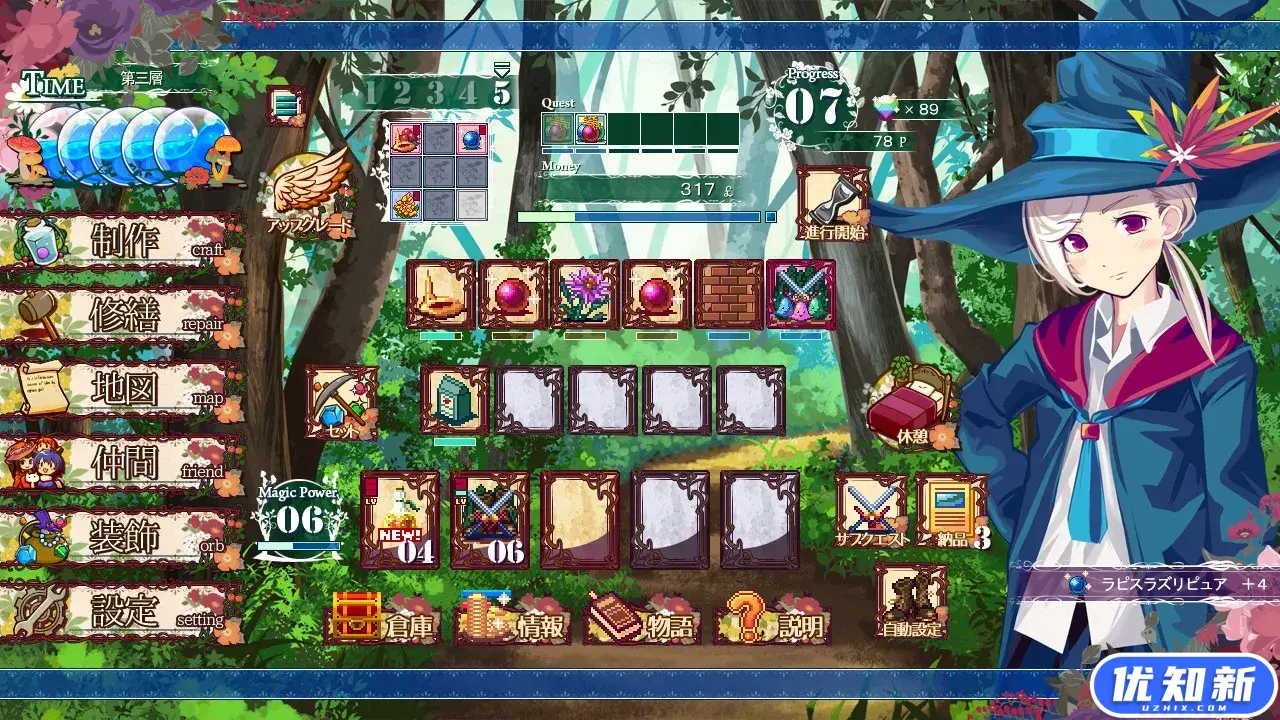Open the サブクエスト crossed-swords icon
The width and height of the screenshot is (1280, 720).
coord(869,515)
